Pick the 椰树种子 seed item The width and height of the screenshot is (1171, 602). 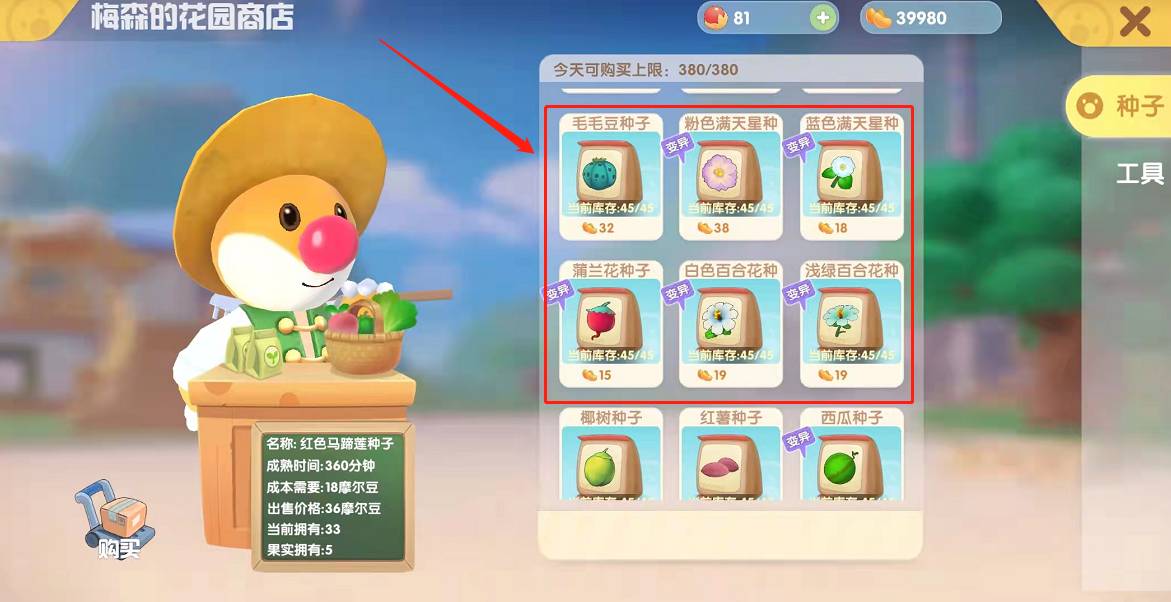coord(611,458)
